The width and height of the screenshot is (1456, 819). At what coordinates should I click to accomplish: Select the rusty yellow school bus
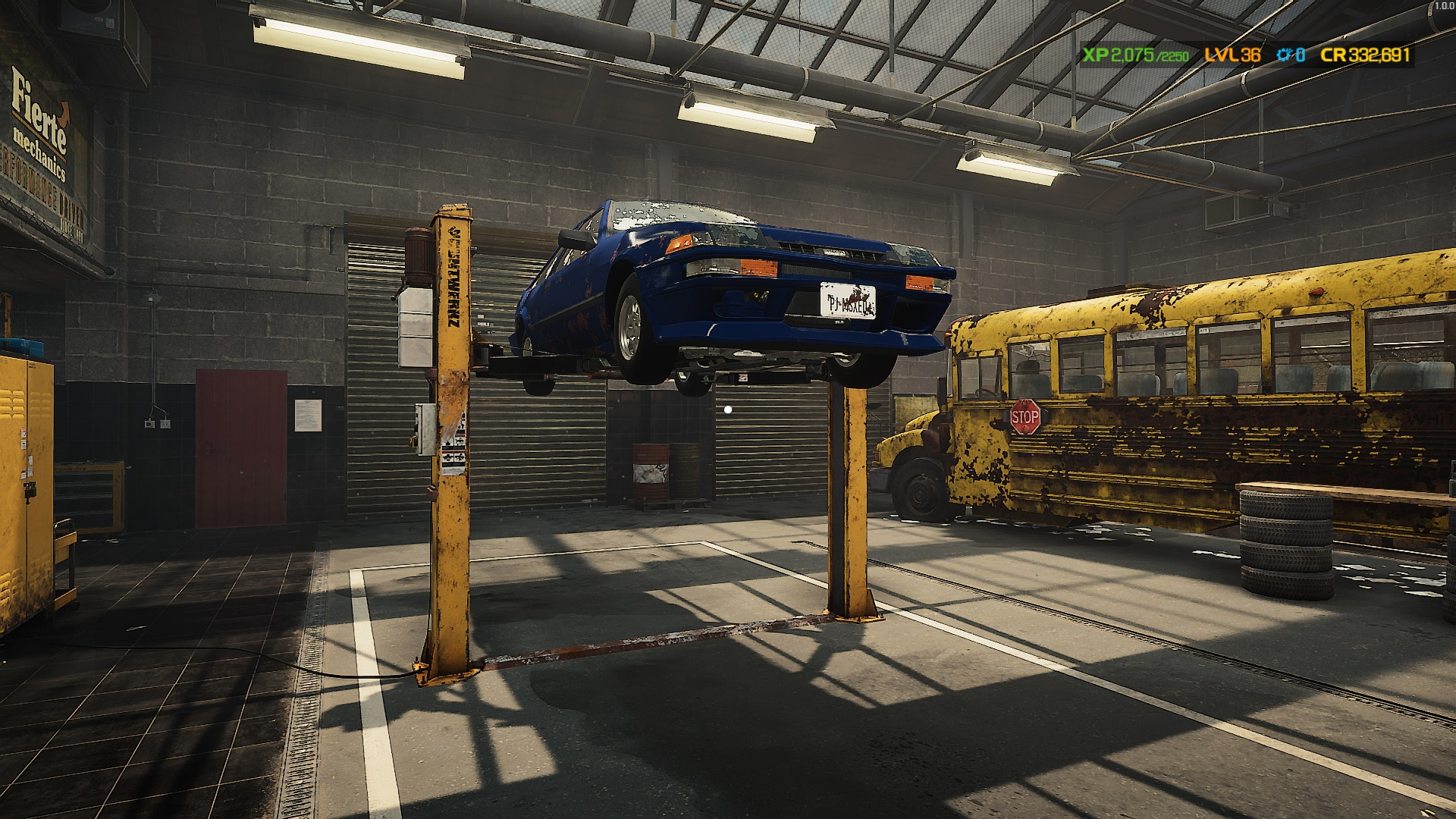(x=1175, y=394)
